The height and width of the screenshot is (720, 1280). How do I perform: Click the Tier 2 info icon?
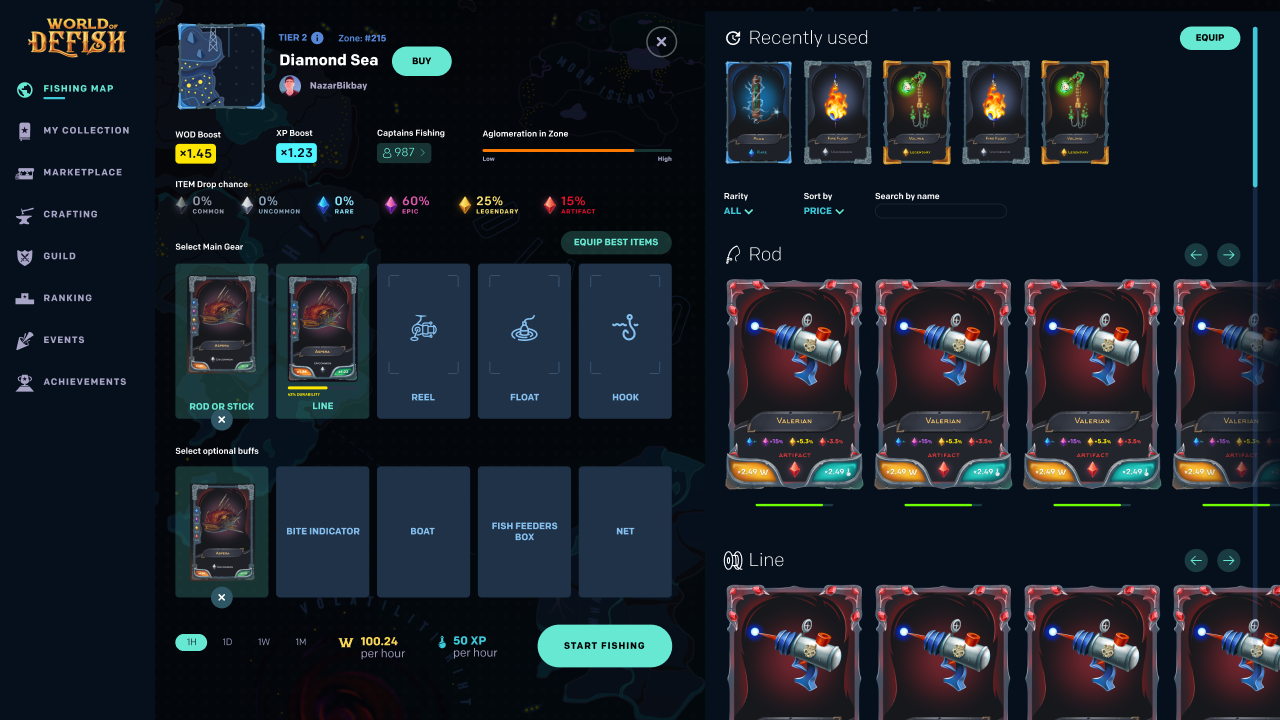pyautogui.click(x=316, y=36)
